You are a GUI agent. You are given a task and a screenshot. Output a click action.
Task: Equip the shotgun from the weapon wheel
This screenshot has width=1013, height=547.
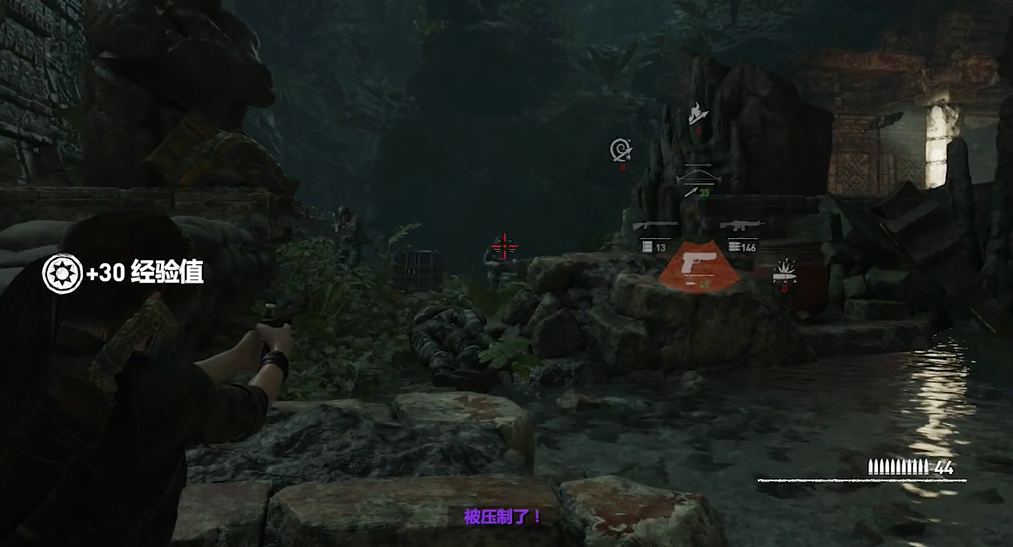[x=656, y=227]
